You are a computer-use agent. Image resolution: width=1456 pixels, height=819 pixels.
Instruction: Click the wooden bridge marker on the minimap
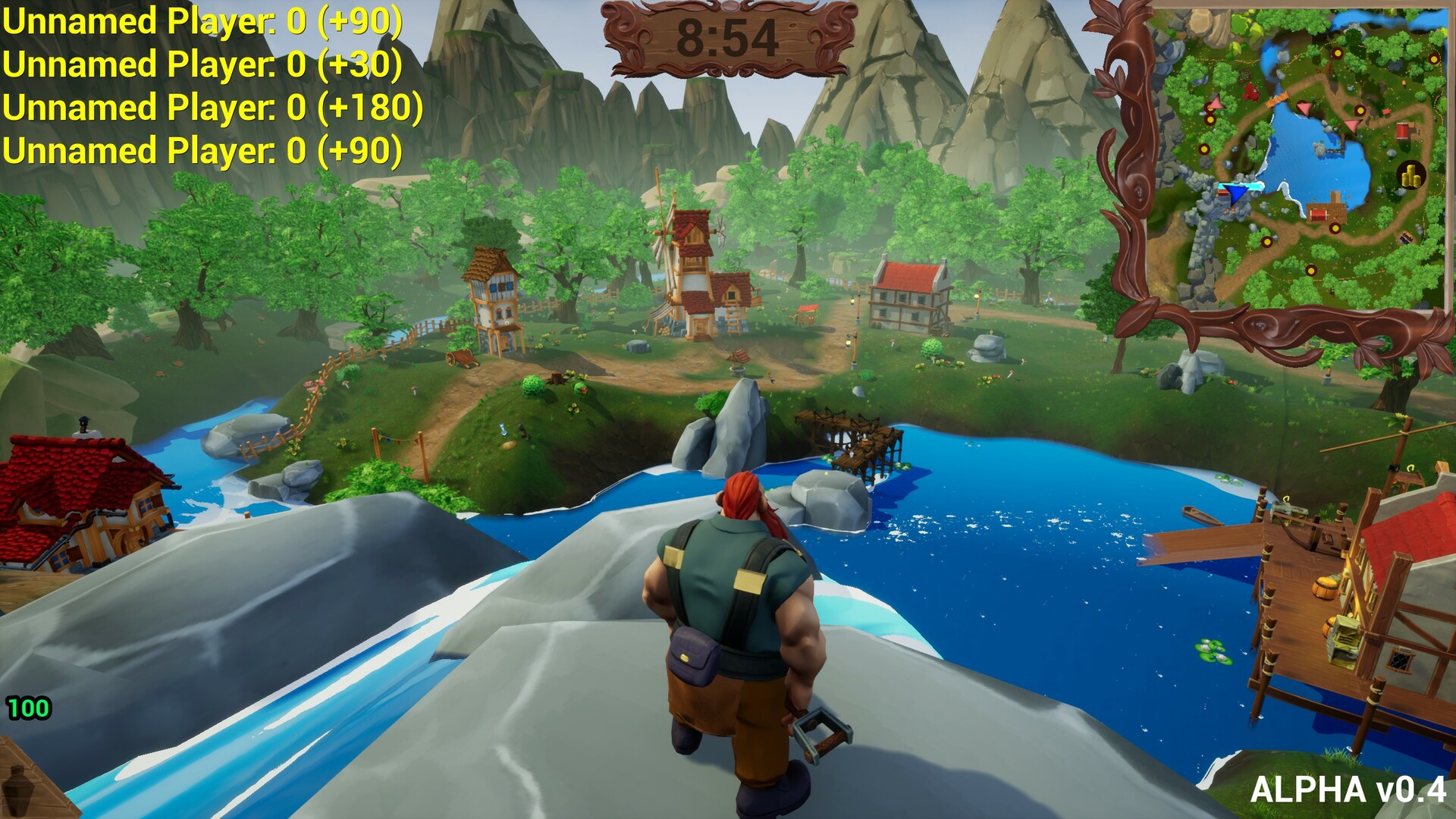pyautogui.click(x=1276, y=101)
